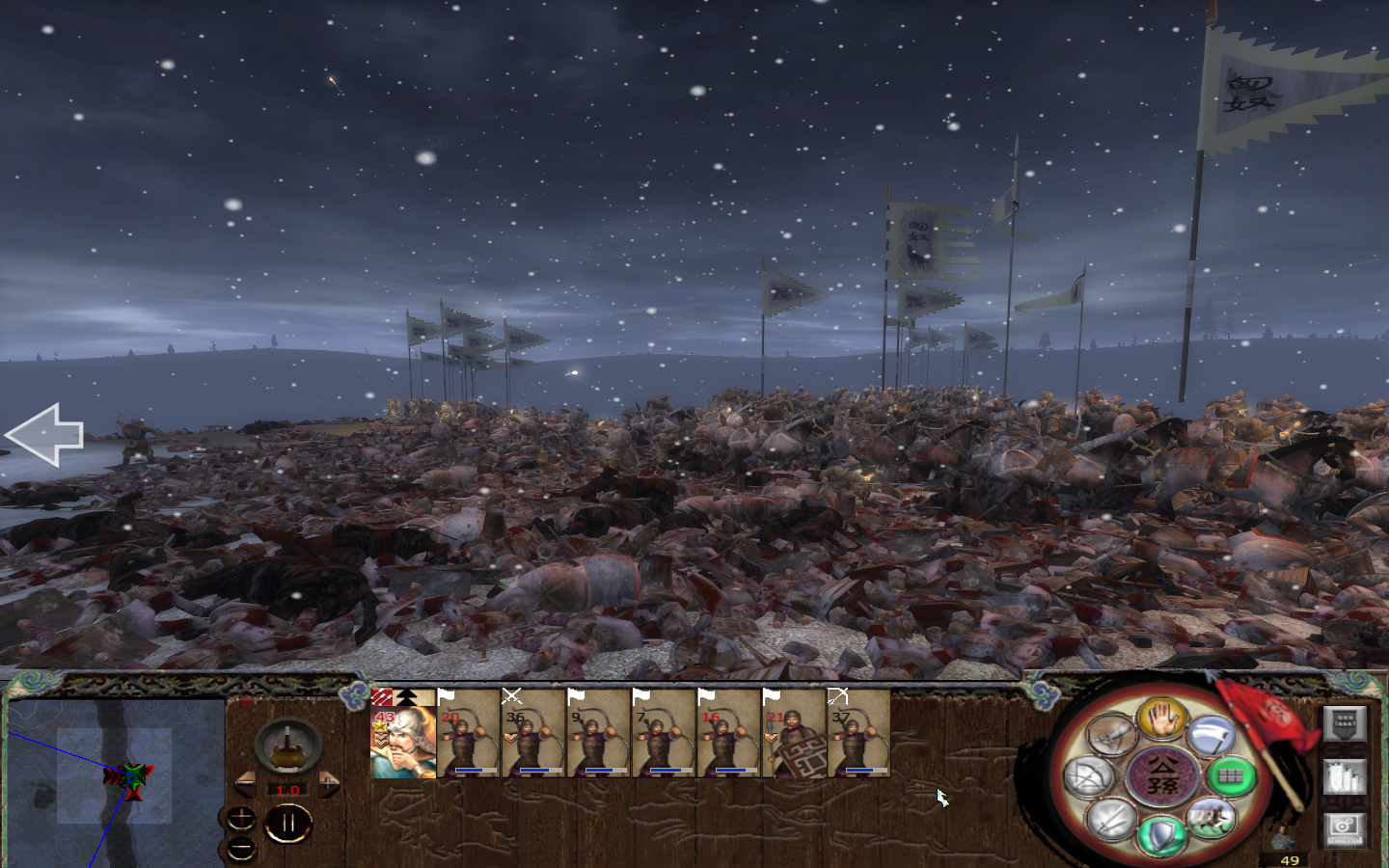Click the speed value reading 1.0
The width and height of the screenshot is (1389, 868).
coord(288,789)
